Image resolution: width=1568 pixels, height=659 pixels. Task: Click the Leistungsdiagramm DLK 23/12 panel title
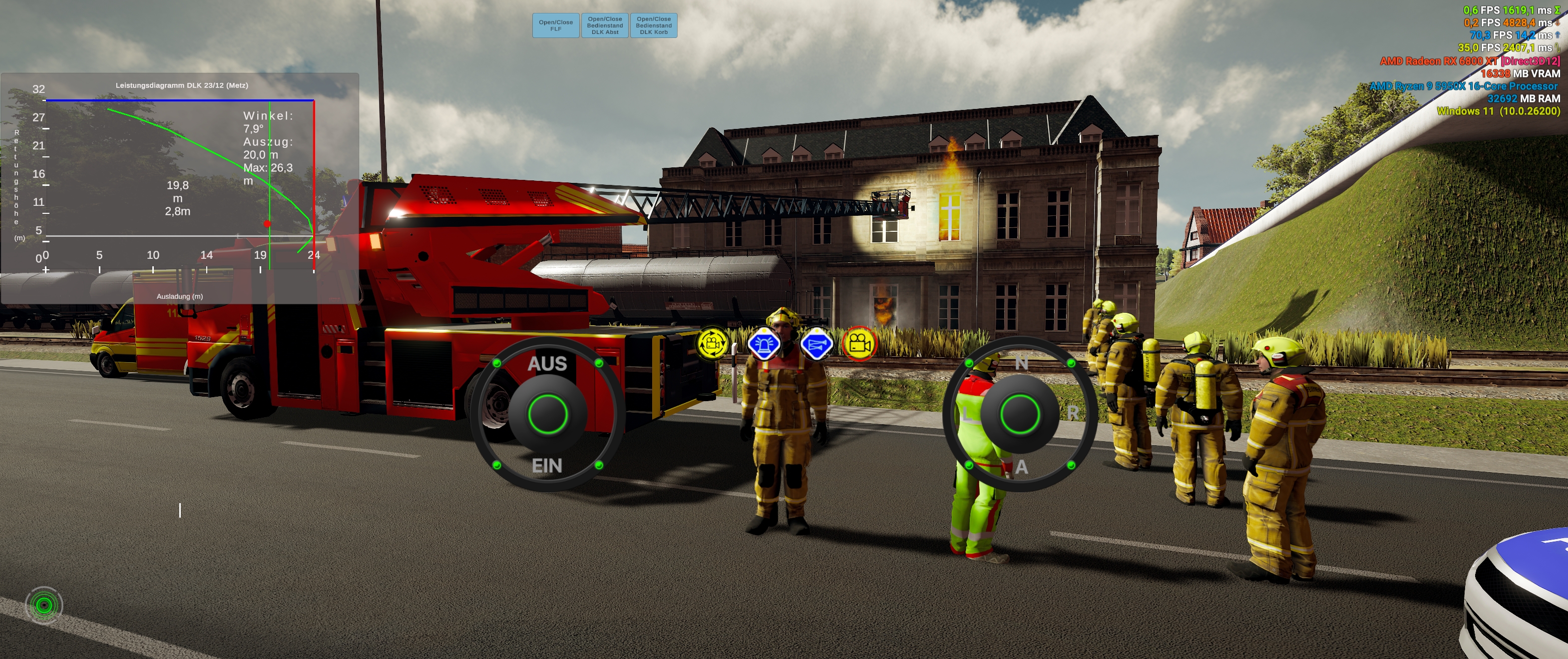[182, 85]
